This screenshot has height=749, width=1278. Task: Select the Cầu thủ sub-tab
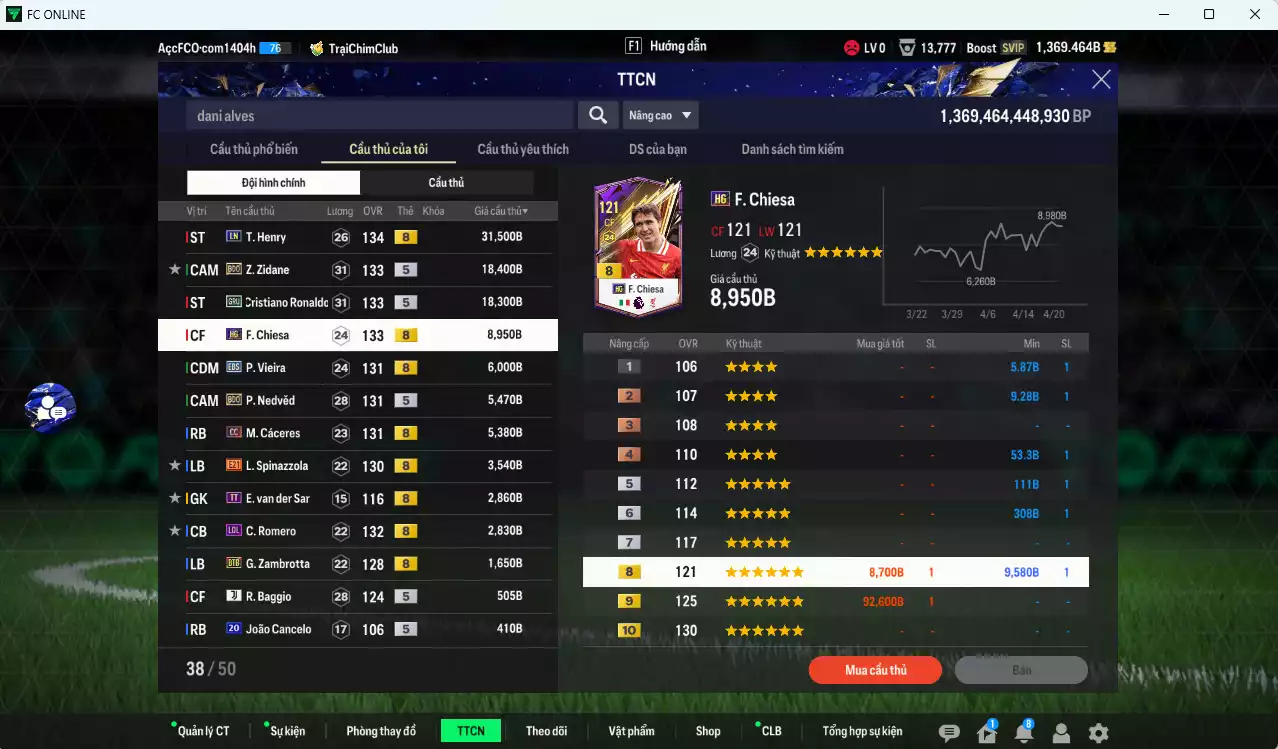tap(446, 183)
